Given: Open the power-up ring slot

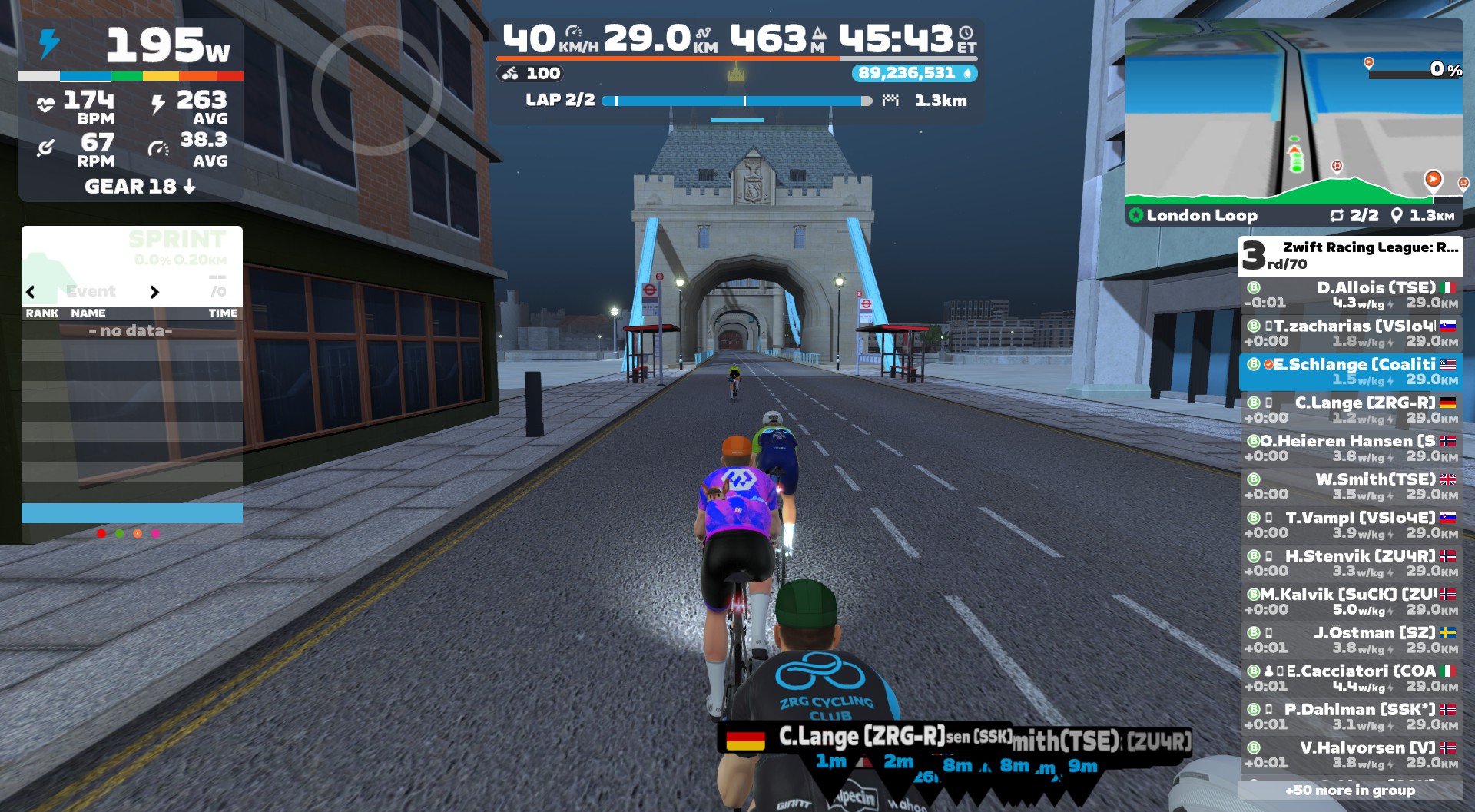Looking at the screenshot, I should 376,91.
